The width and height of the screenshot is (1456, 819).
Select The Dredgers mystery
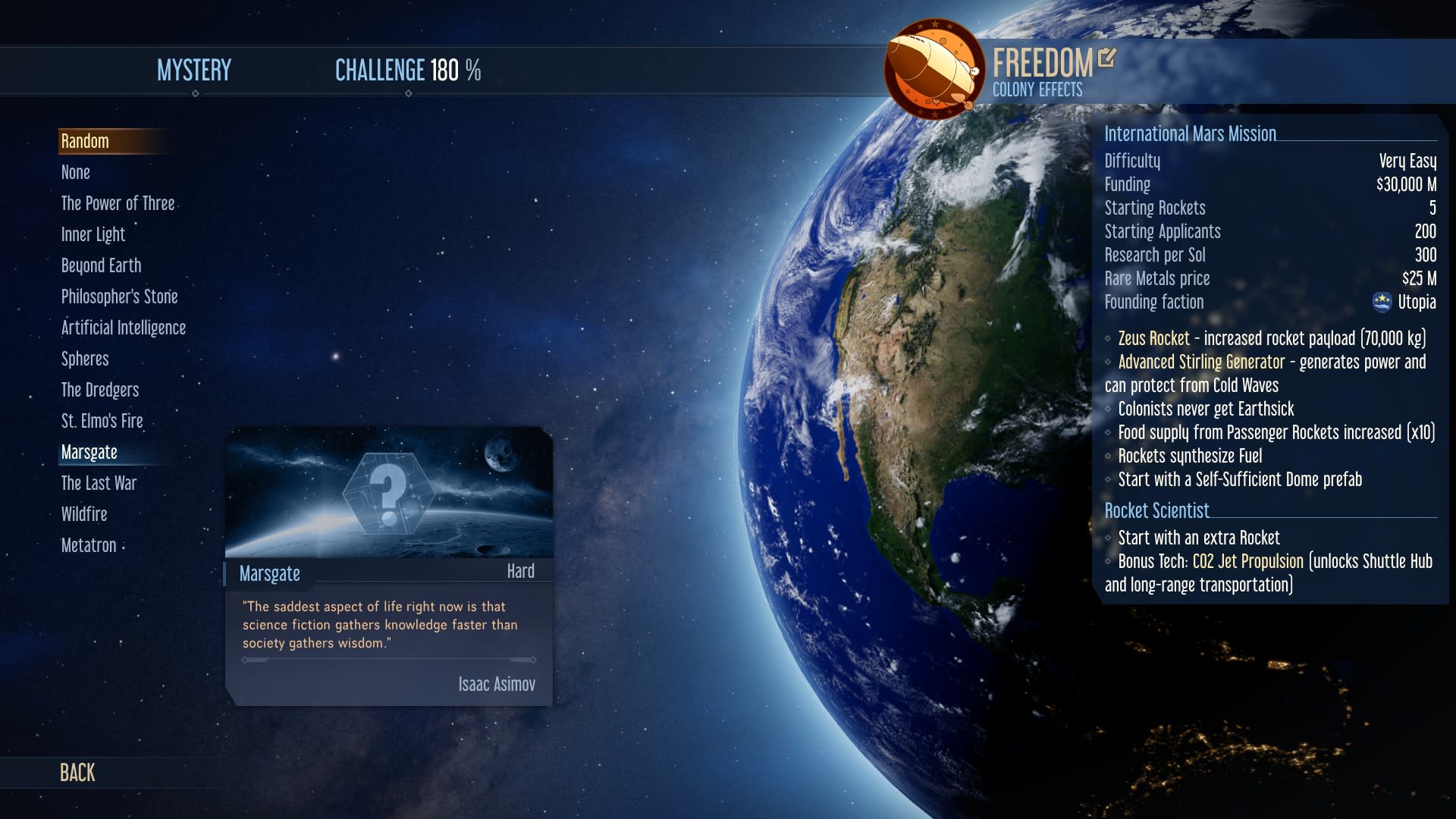point(100,390)
